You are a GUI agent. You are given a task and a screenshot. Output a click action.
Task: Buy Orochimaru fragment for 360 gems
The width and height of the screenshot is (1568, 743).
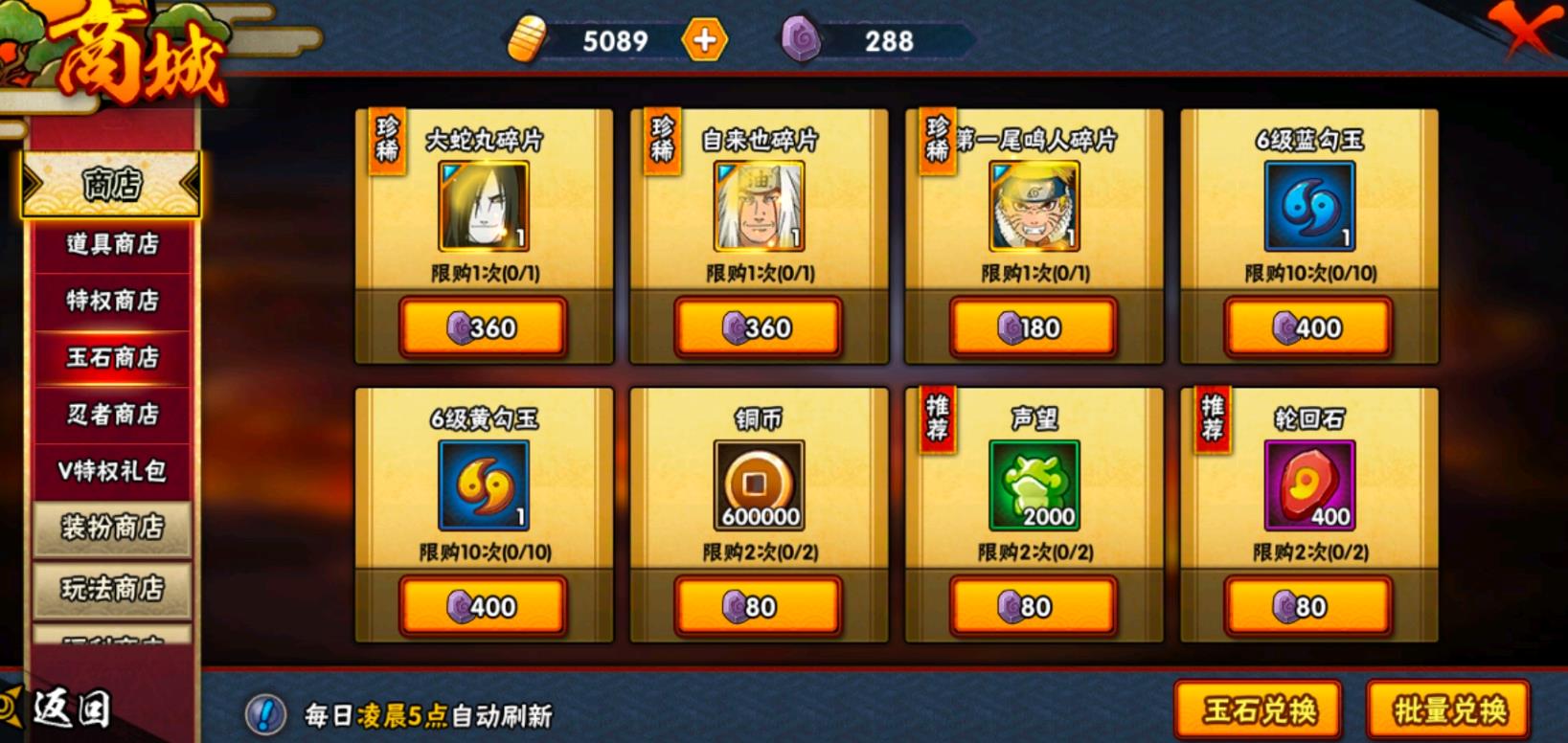[482, 327]
